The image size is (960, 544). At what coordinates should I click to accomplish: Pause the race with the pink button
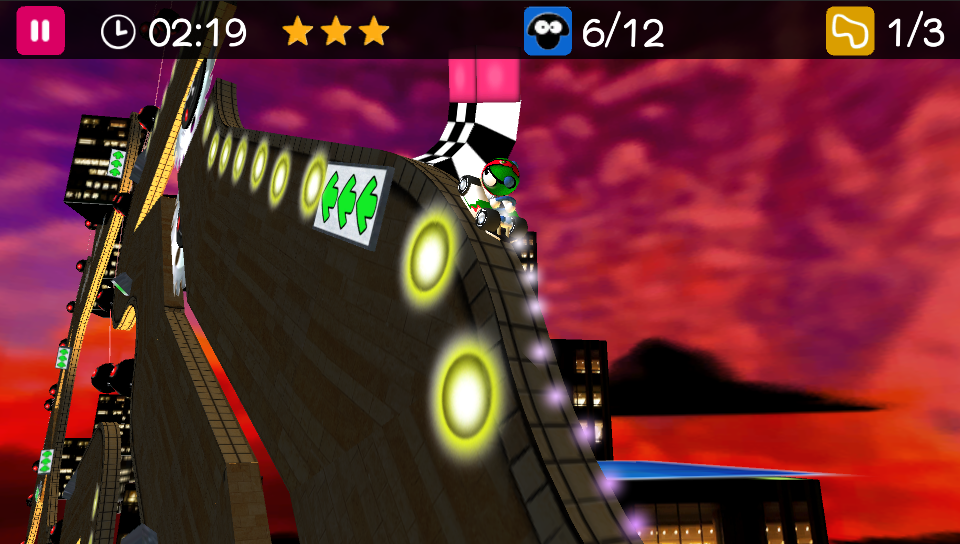(x=40, y=31)
